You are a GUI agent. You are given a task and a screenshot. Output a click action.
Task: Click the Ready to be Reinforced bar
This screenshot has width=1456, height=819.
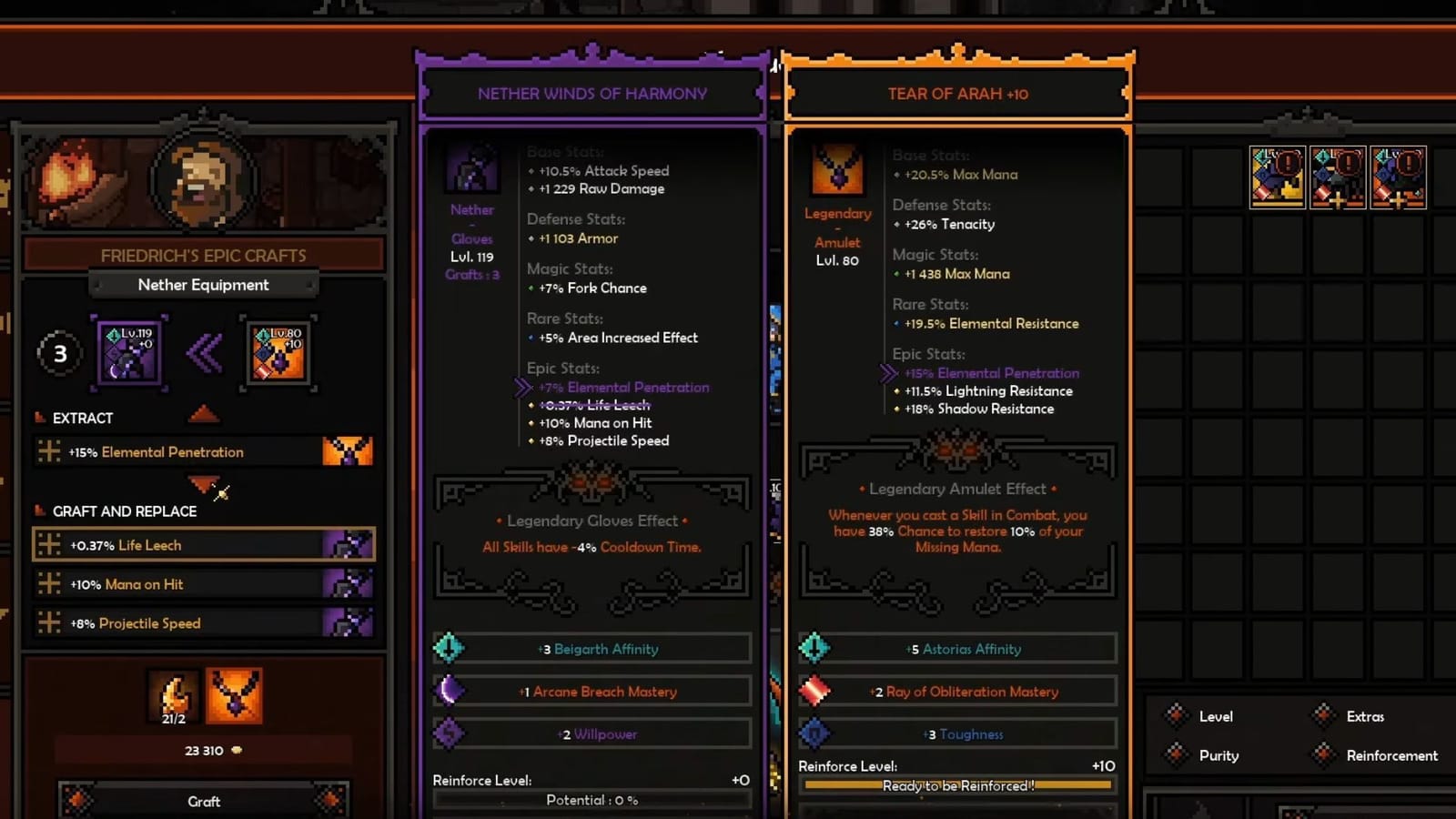click(x=957, y=785)
